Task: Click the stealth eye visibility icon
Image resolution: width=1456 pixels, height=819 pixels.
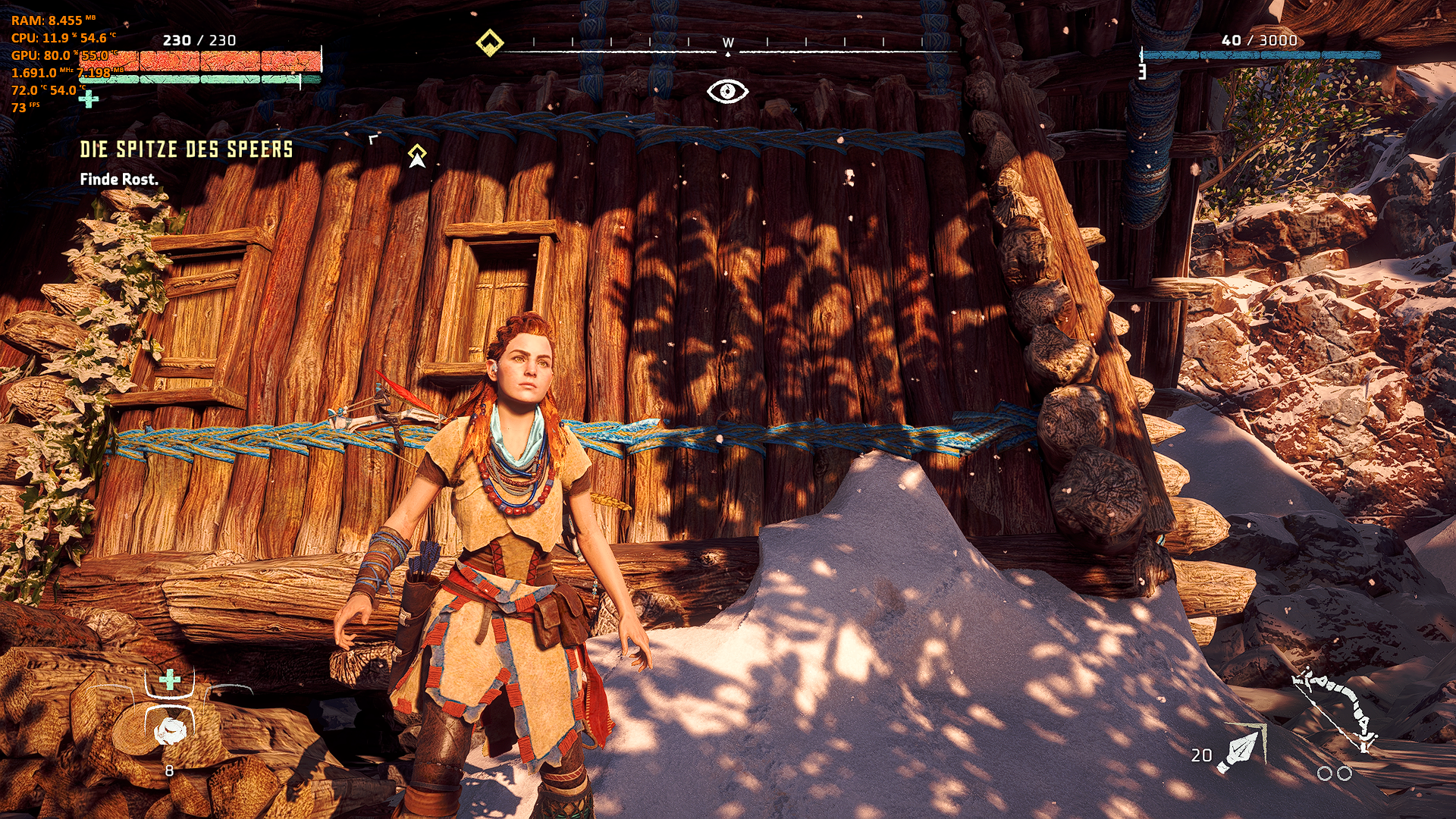Action: pyautogui.click(x=727, y=92)
